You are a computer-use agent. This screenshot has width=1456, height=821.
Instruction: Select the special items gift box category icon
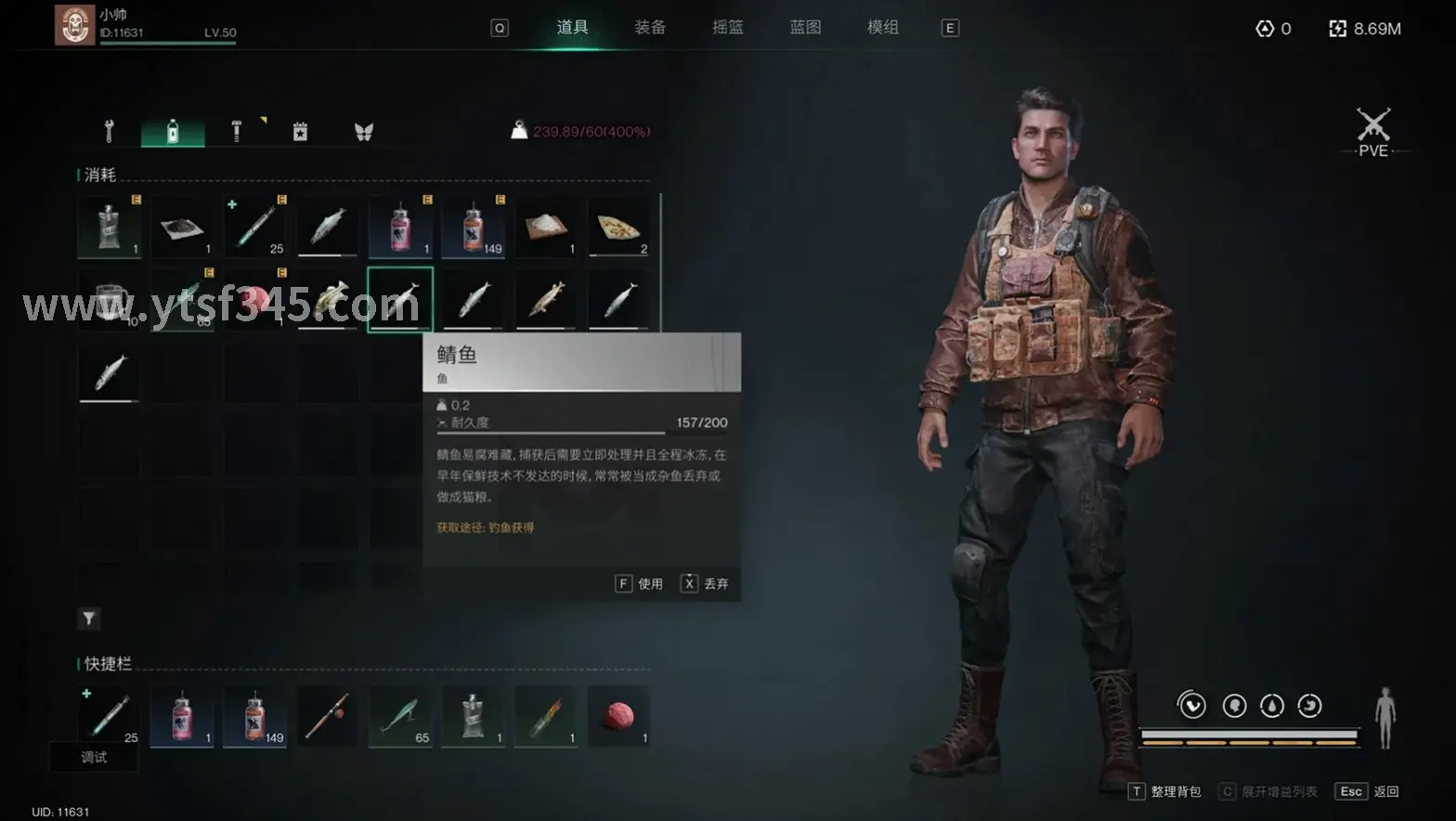299,130
